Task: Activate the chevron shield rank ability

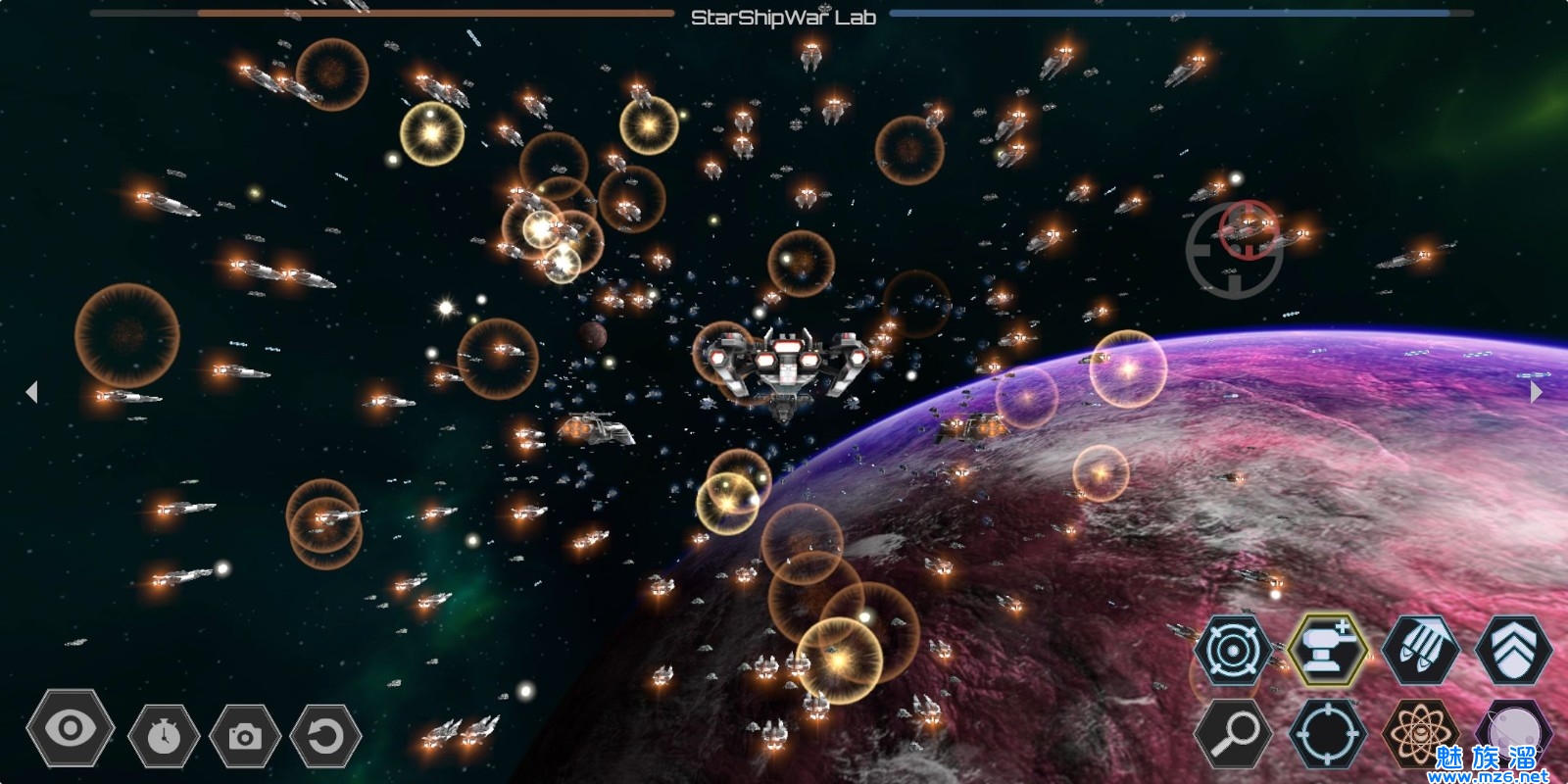Action: pyautogui.click(x=1513, y=649)
